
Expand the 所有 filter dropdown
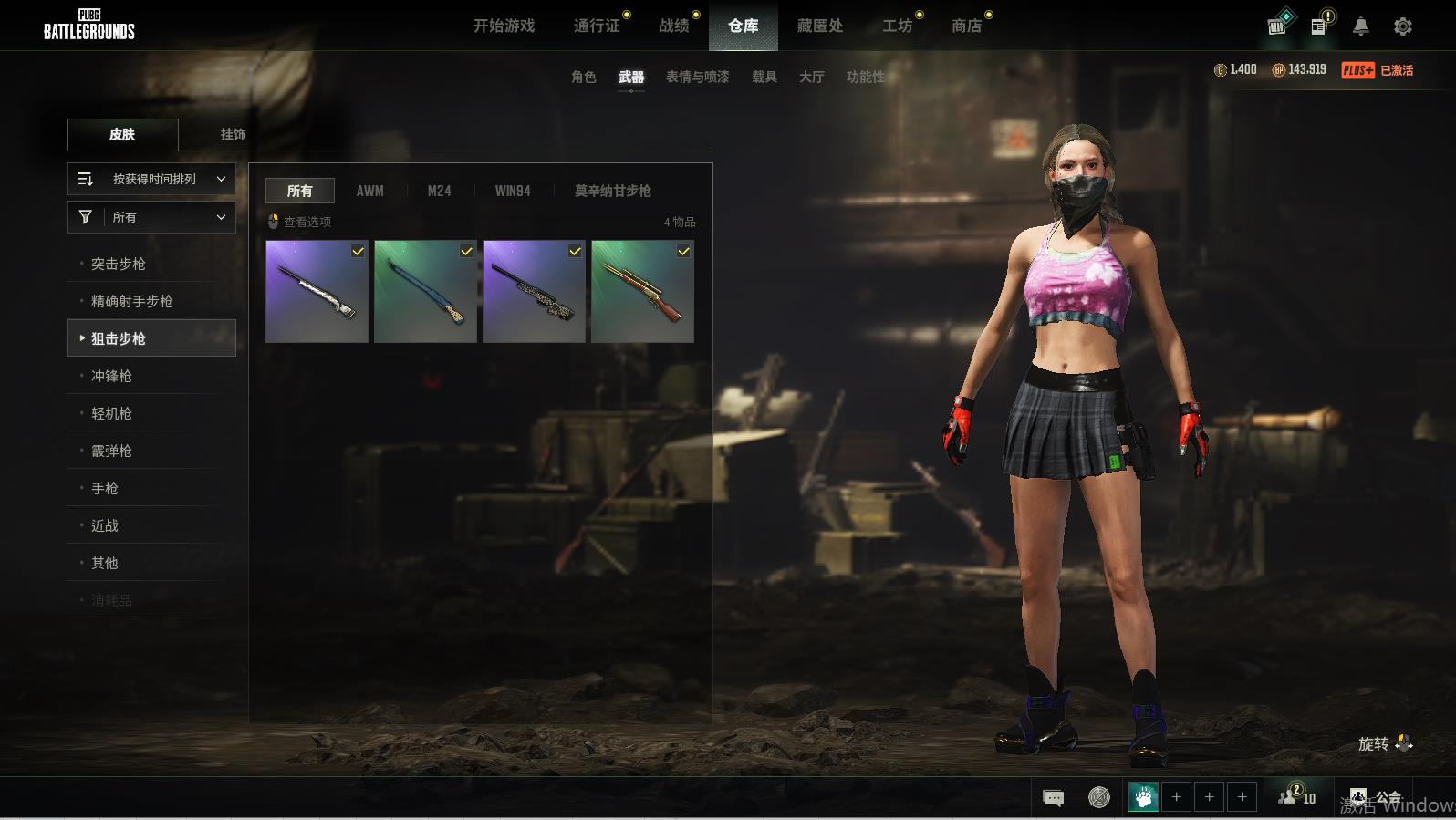[x=151, y=217]
